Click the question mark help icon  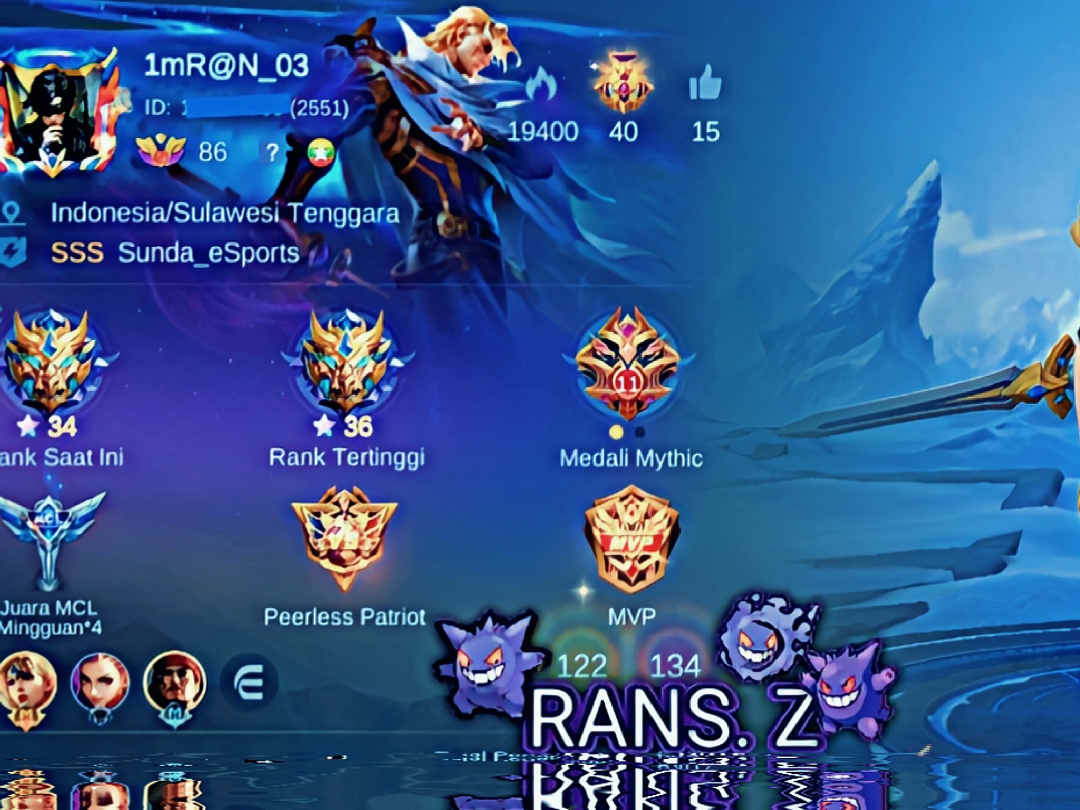(x=272, y=152)
